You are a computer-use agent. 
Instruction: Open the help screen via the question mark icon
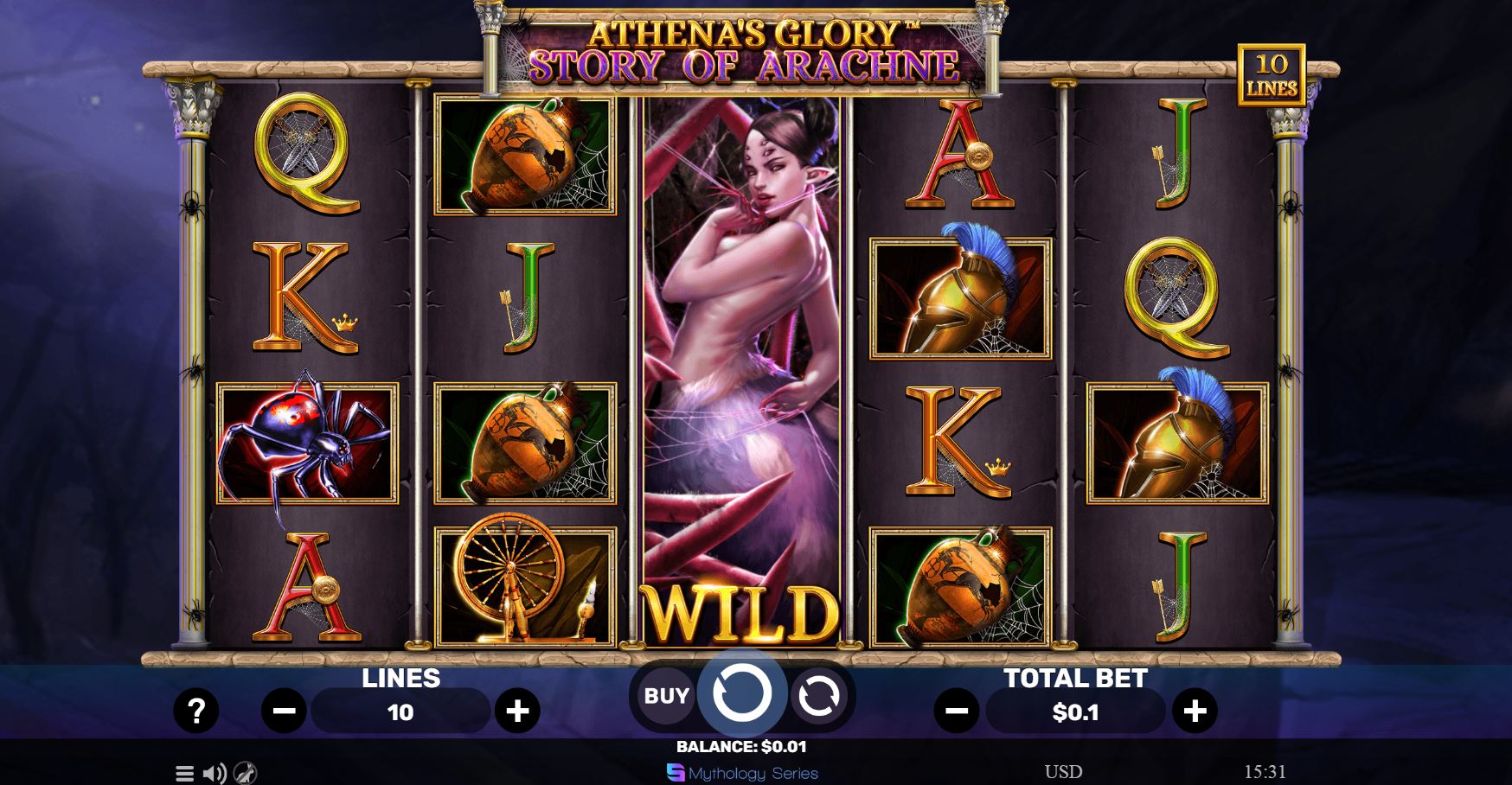click(197, 712)
